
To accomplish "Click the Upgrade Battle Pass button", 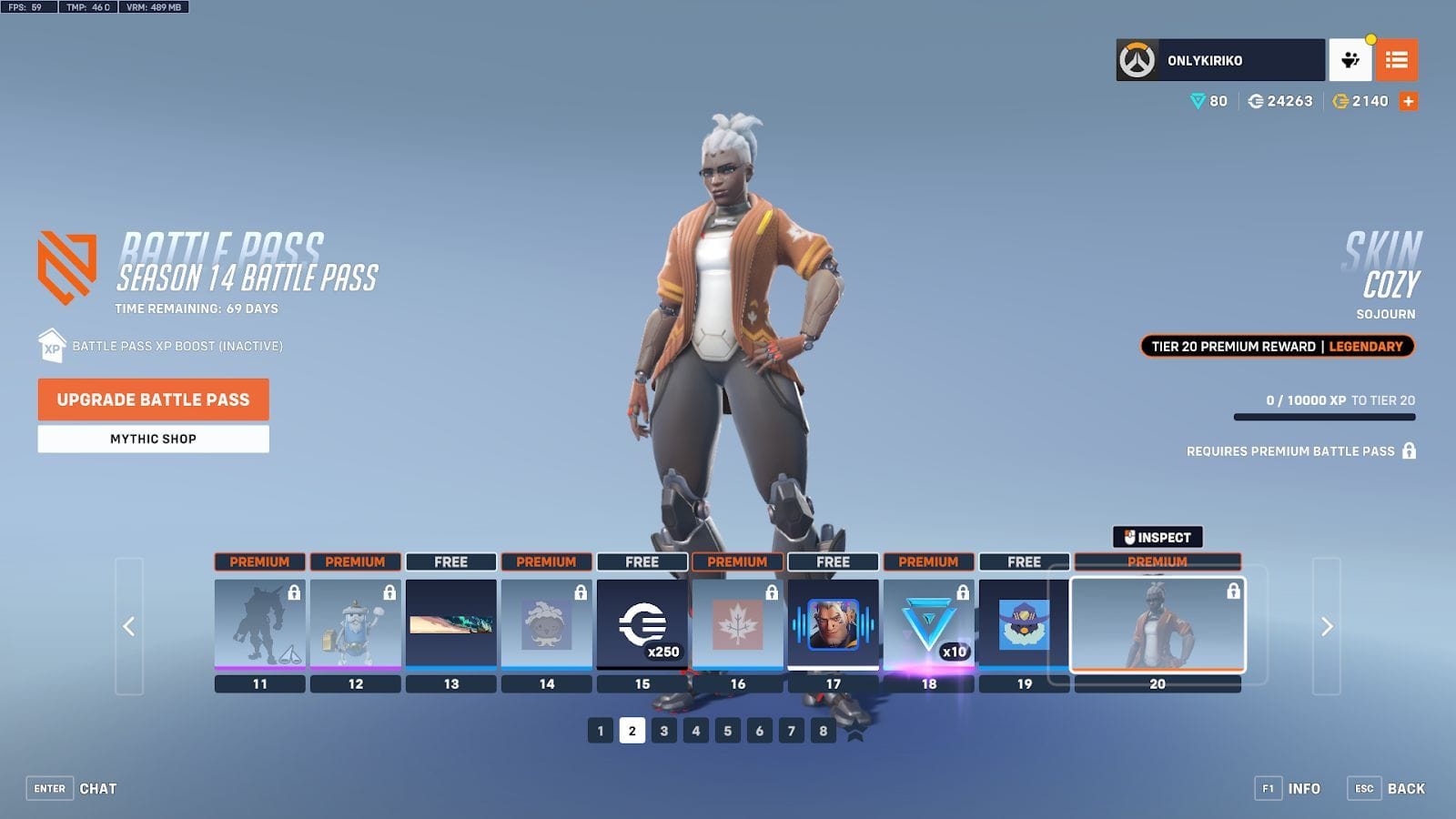I will (x=152, y=399).
